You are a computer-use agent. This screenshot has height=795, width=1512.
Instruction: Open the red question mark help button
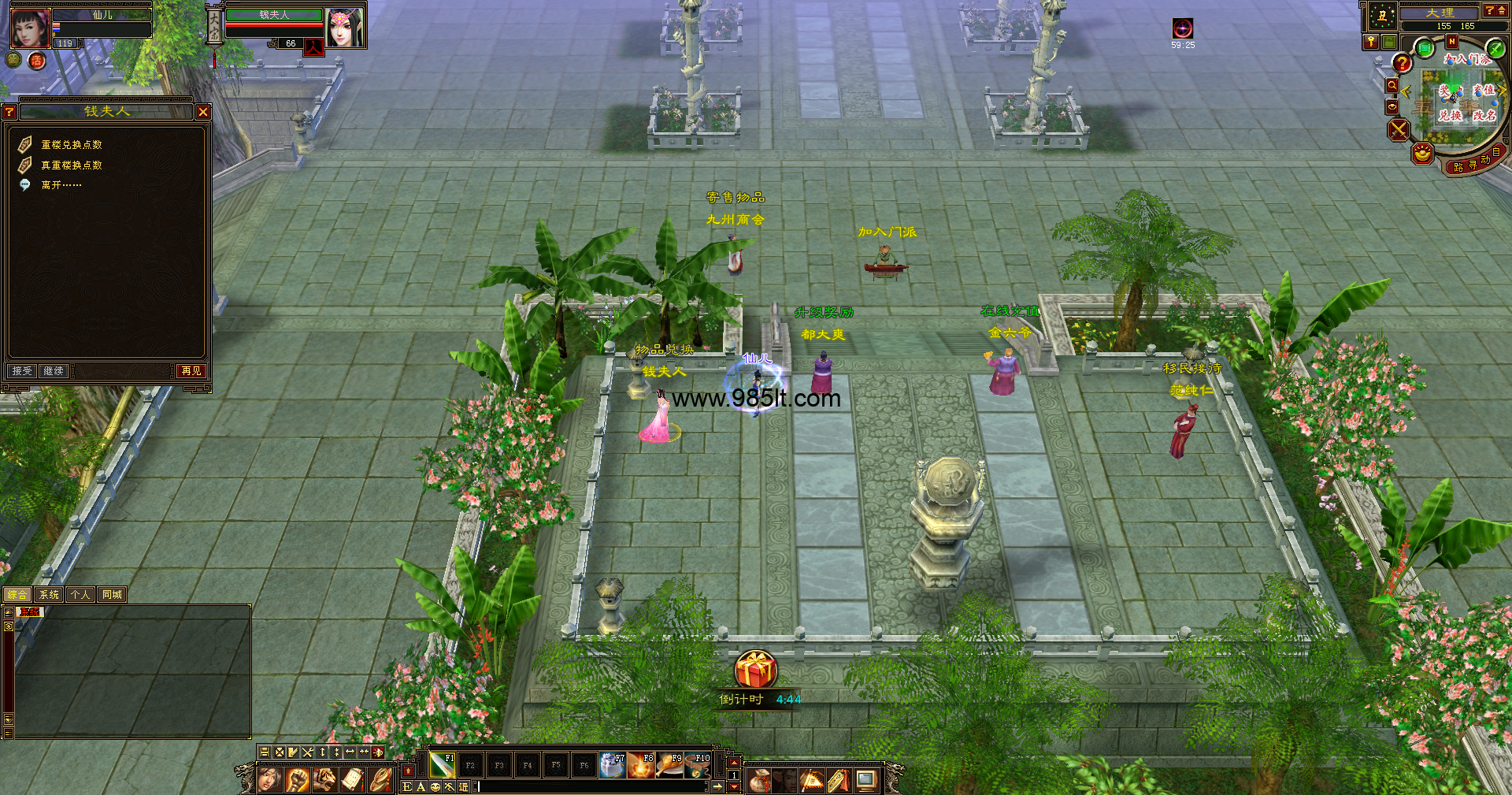(x=1402, y=63)
